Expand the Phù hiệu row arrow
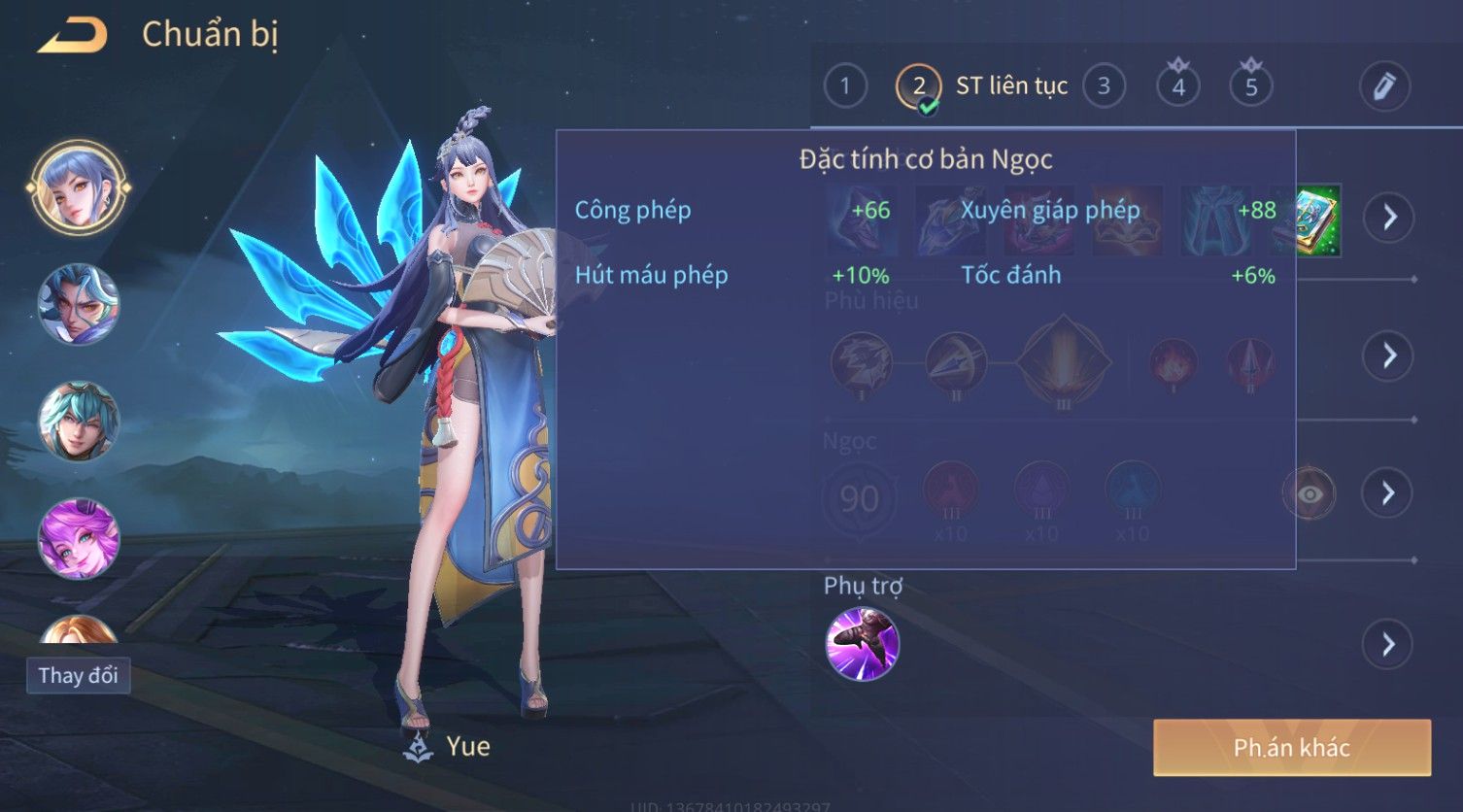This screenshot has width=1463, height=812. point(1389,355)
